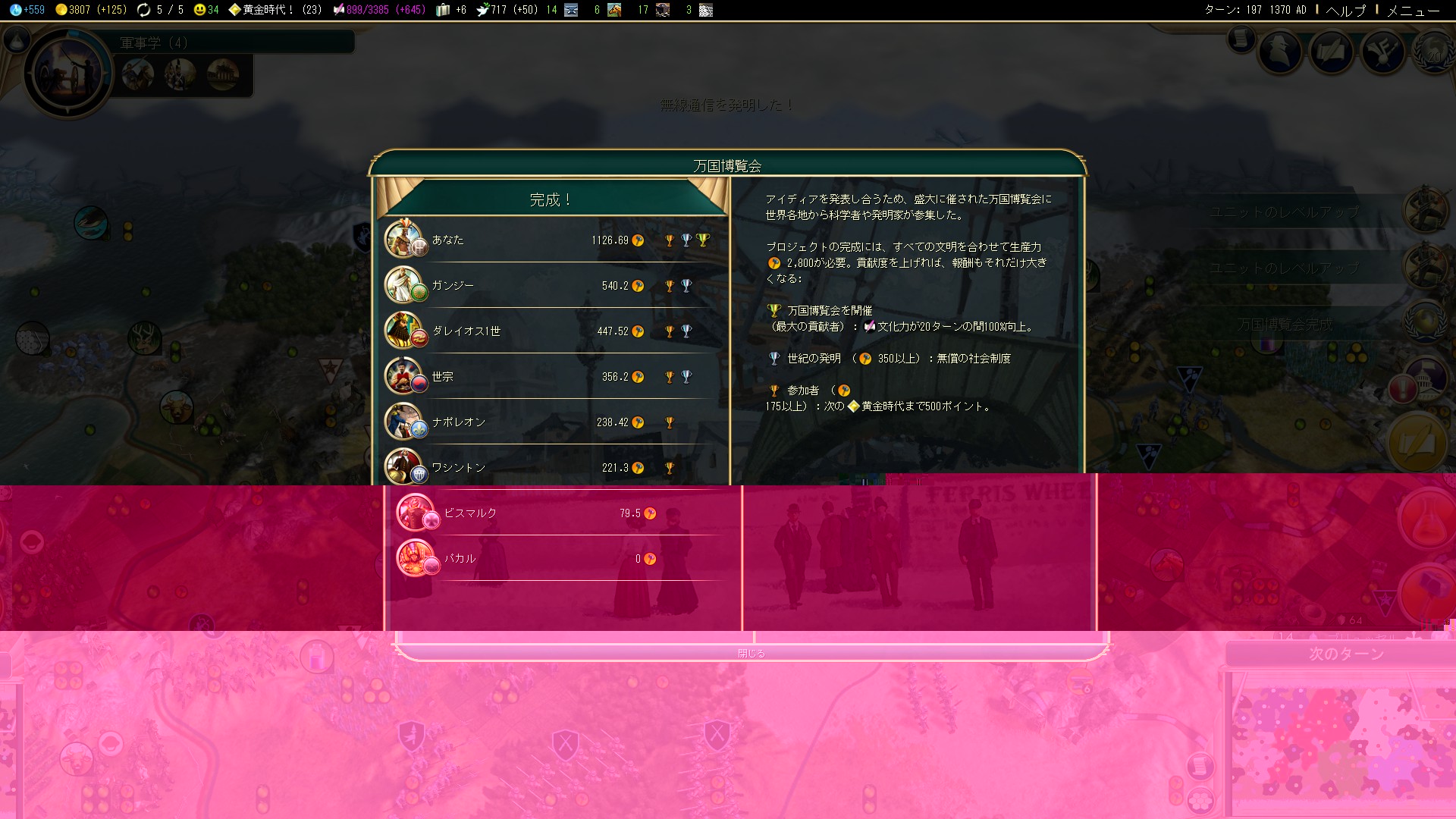This screenshot has width=1456, height=819.
Task: Open the small scroll notification log icon
Action: tap(1241, 38)
